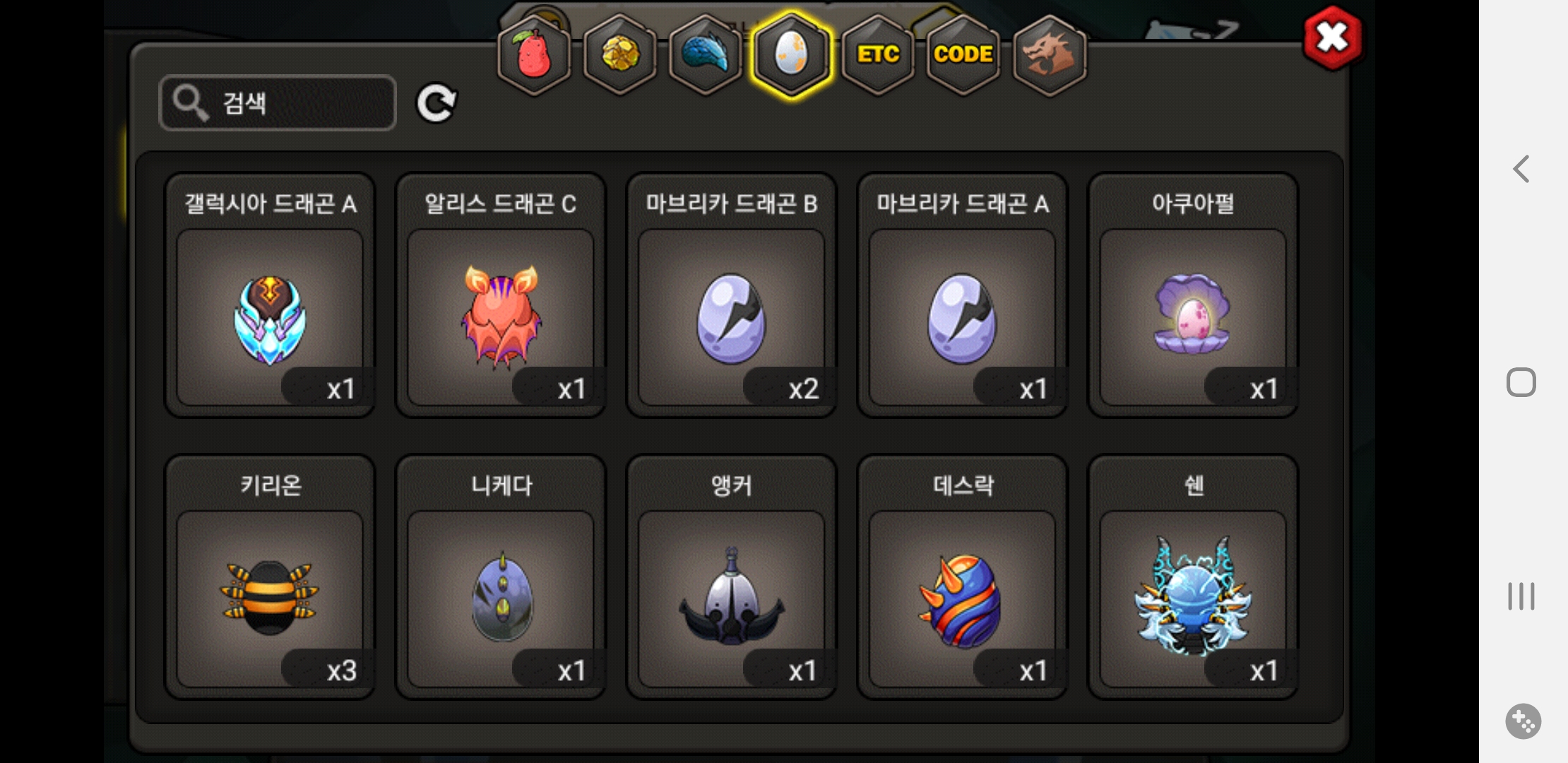Open the ETC tab
The width and height of the screenshot is (1568, 763).
pyautogui.click(x=878, y=54)
